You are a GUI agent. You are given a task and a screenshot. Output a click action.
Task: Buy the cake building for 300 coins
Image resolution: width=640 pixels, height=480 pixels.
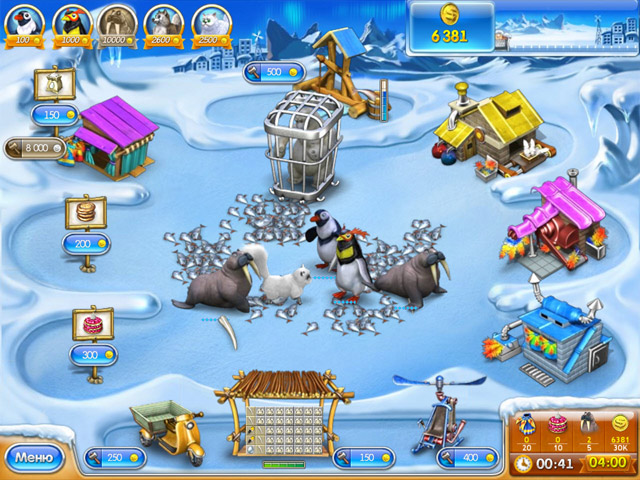pyautogui.click(x=93, y=354)
